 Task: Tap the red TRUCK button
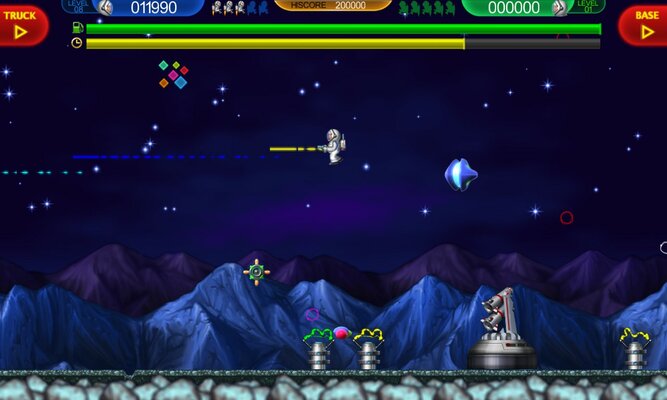click(x=21, y=24)
